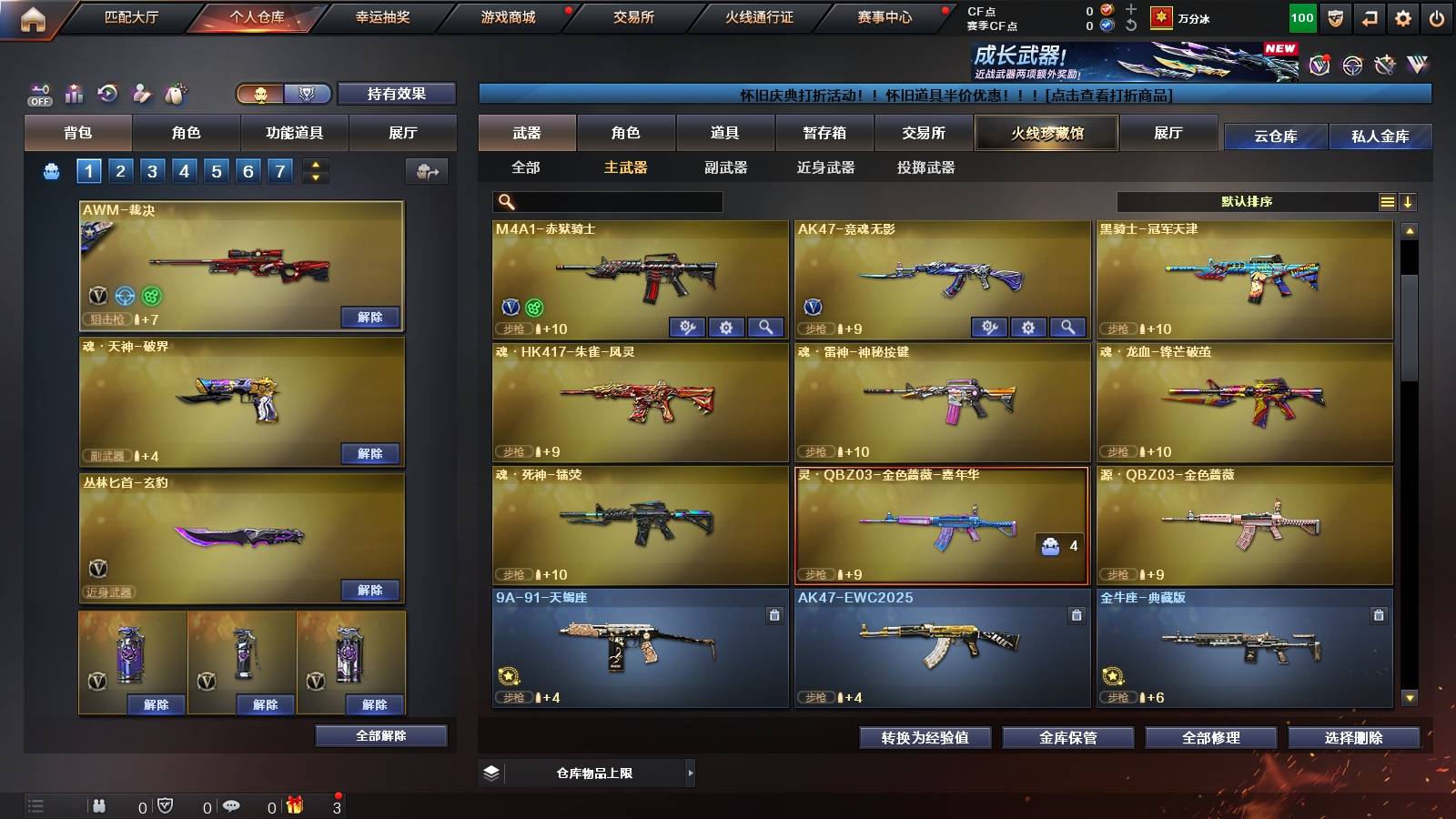
Task: Toggle the OFF key switch in the left panel
Action: (x=39, y=94)
